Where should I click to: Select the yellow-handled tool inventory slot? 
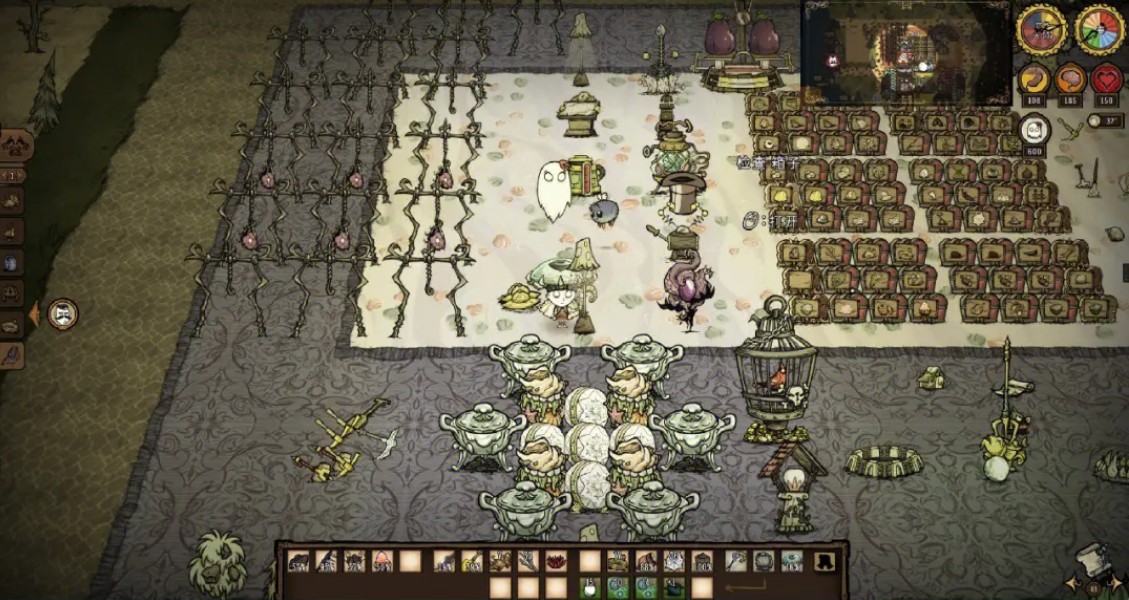pos(473,561)
